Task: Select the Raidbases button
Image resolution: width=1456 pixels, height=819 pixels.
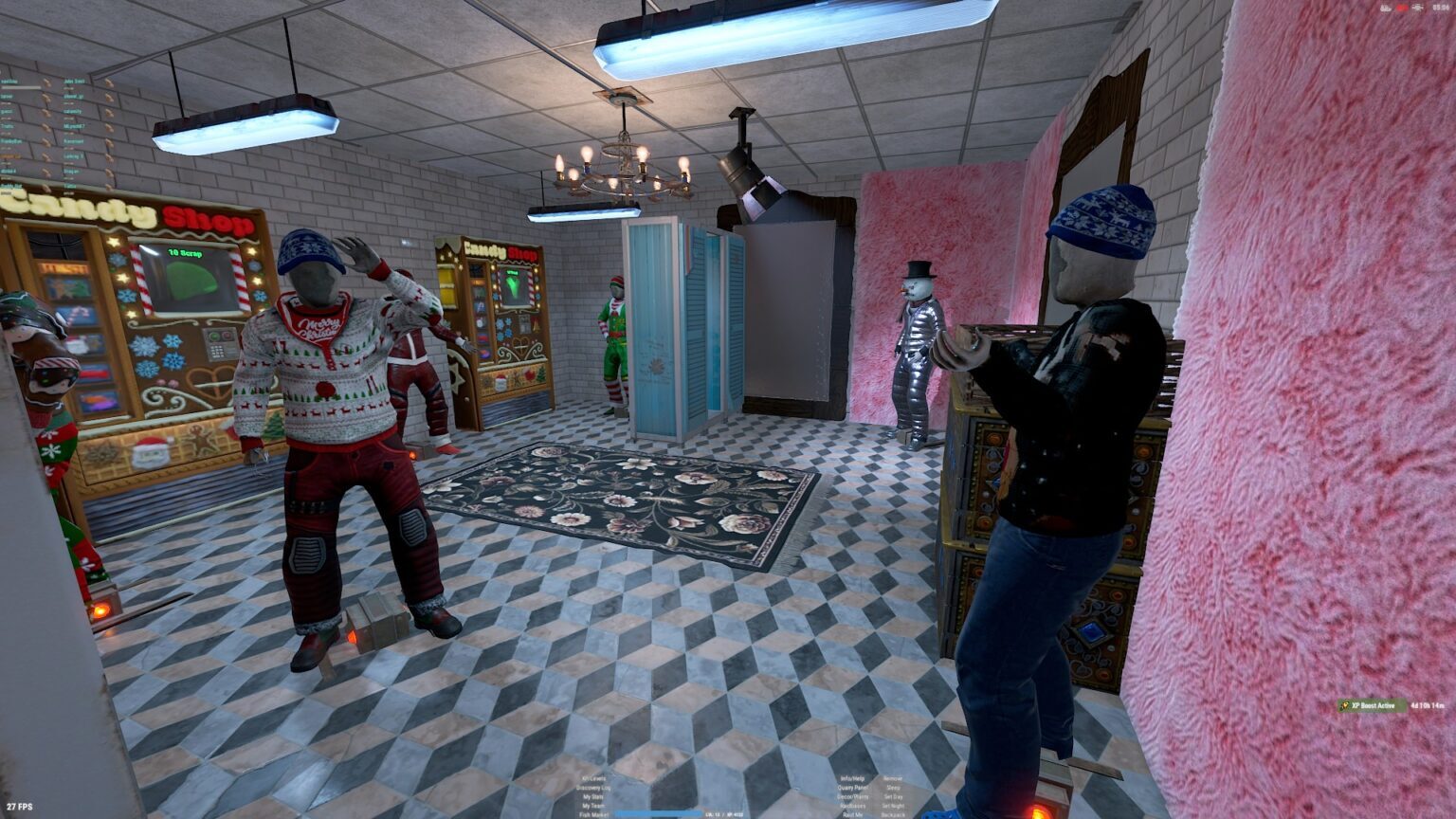Action: (852, 806)
